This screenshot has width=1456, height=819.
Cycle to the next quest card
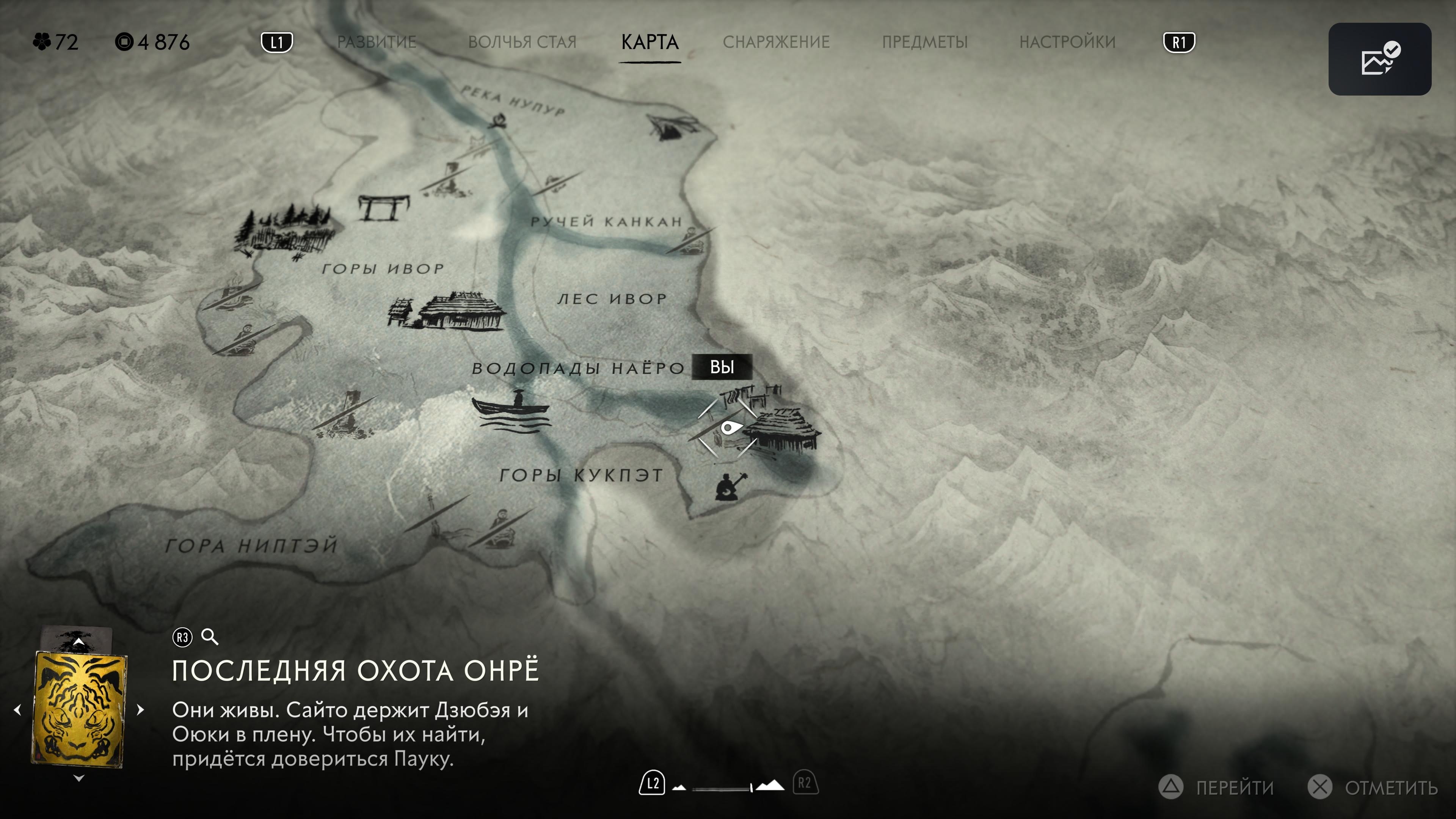pos(141,709)
